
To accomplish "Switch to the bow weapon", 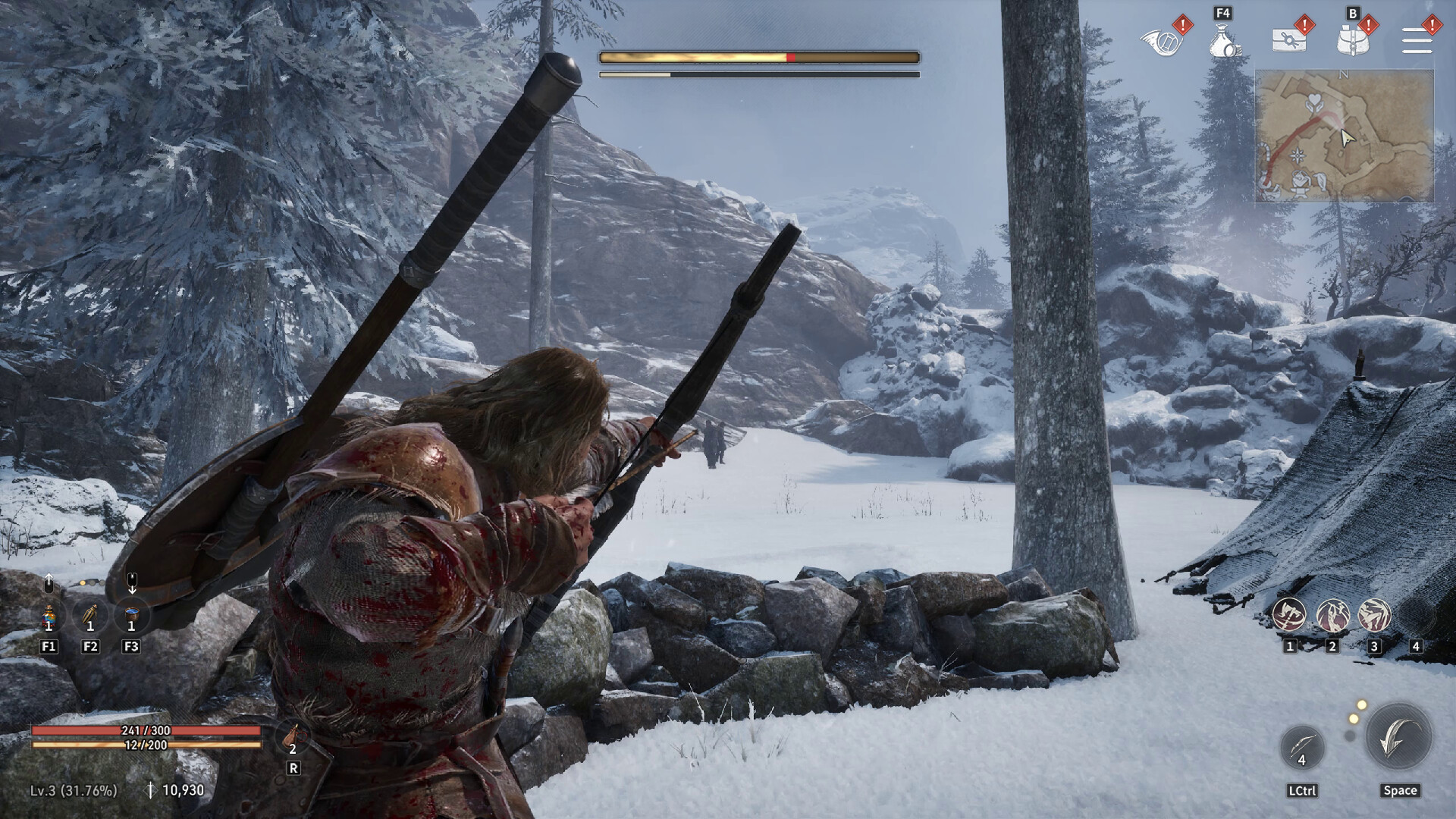I will point(1302,747).
